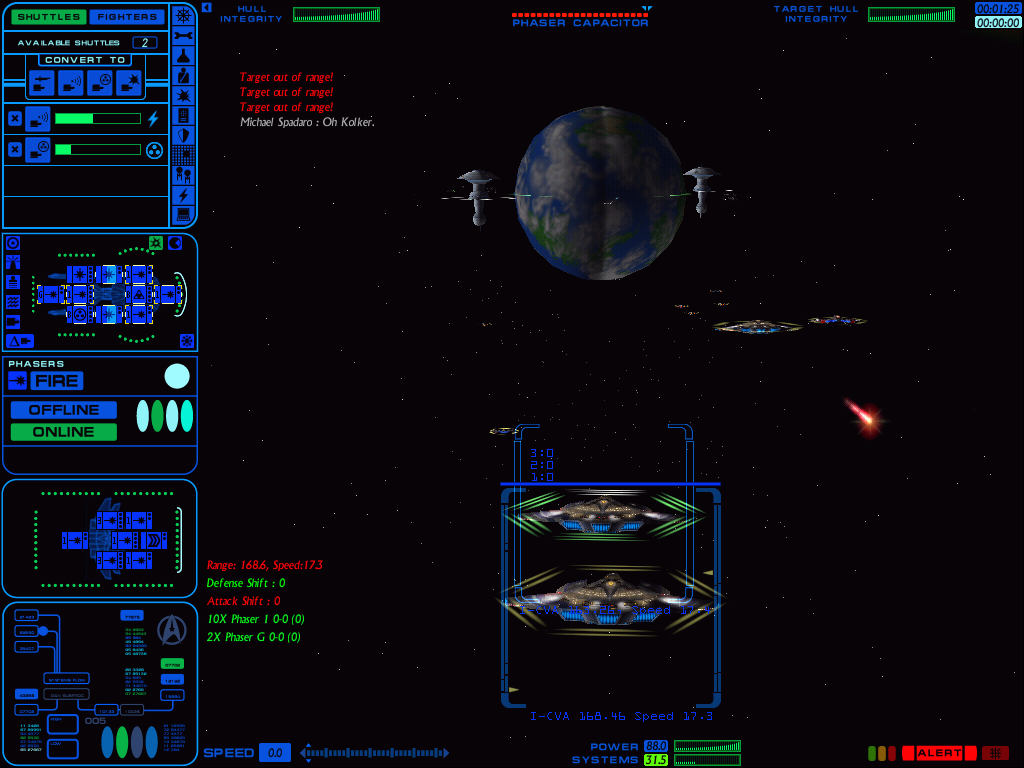The height and width of the screenshot is (768, 1024).
Task: Open the helm wheel panel
Action: click(183, 14)
